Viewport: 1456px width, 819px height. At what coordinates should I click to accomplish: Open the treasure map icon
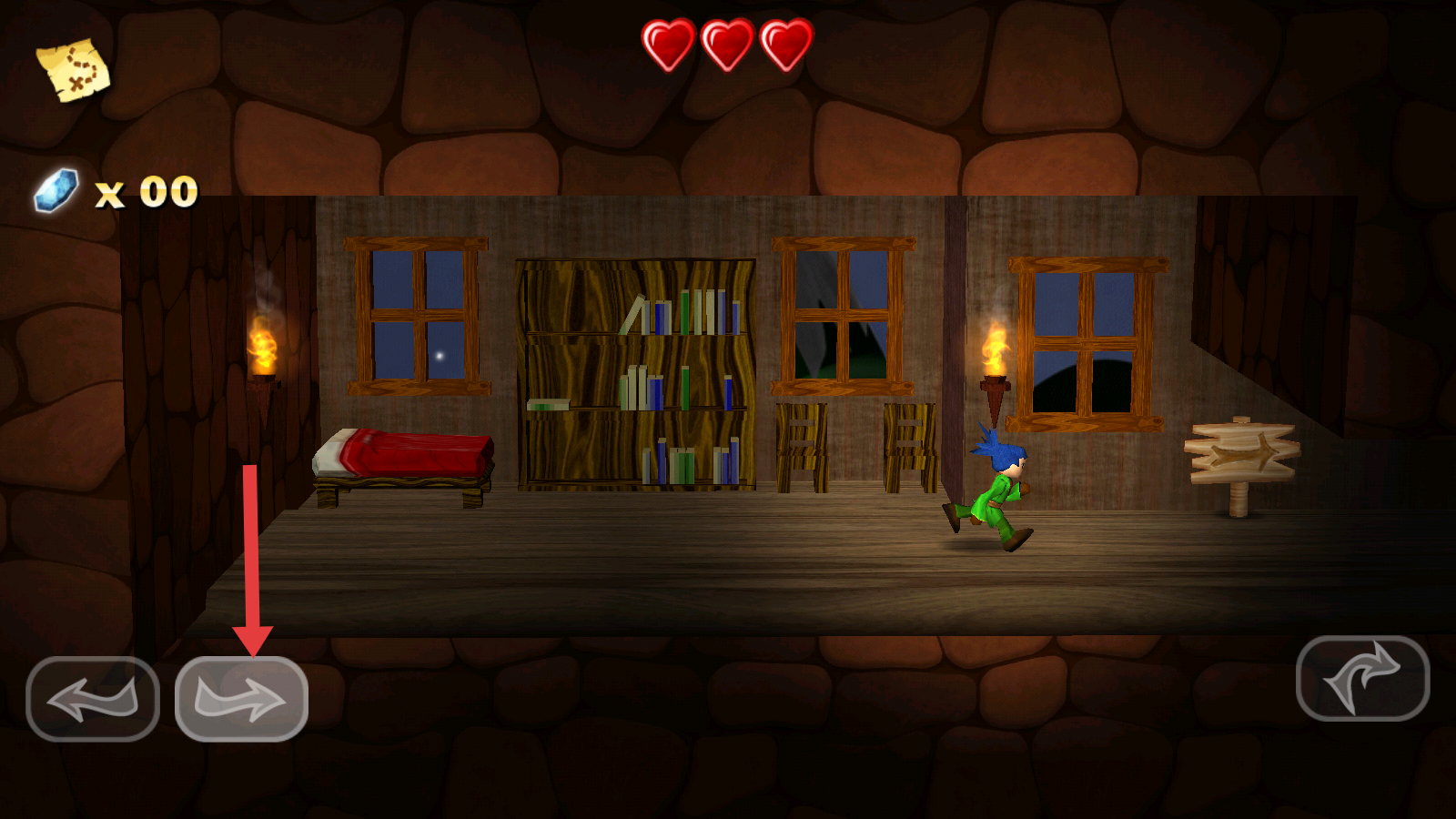73,69
